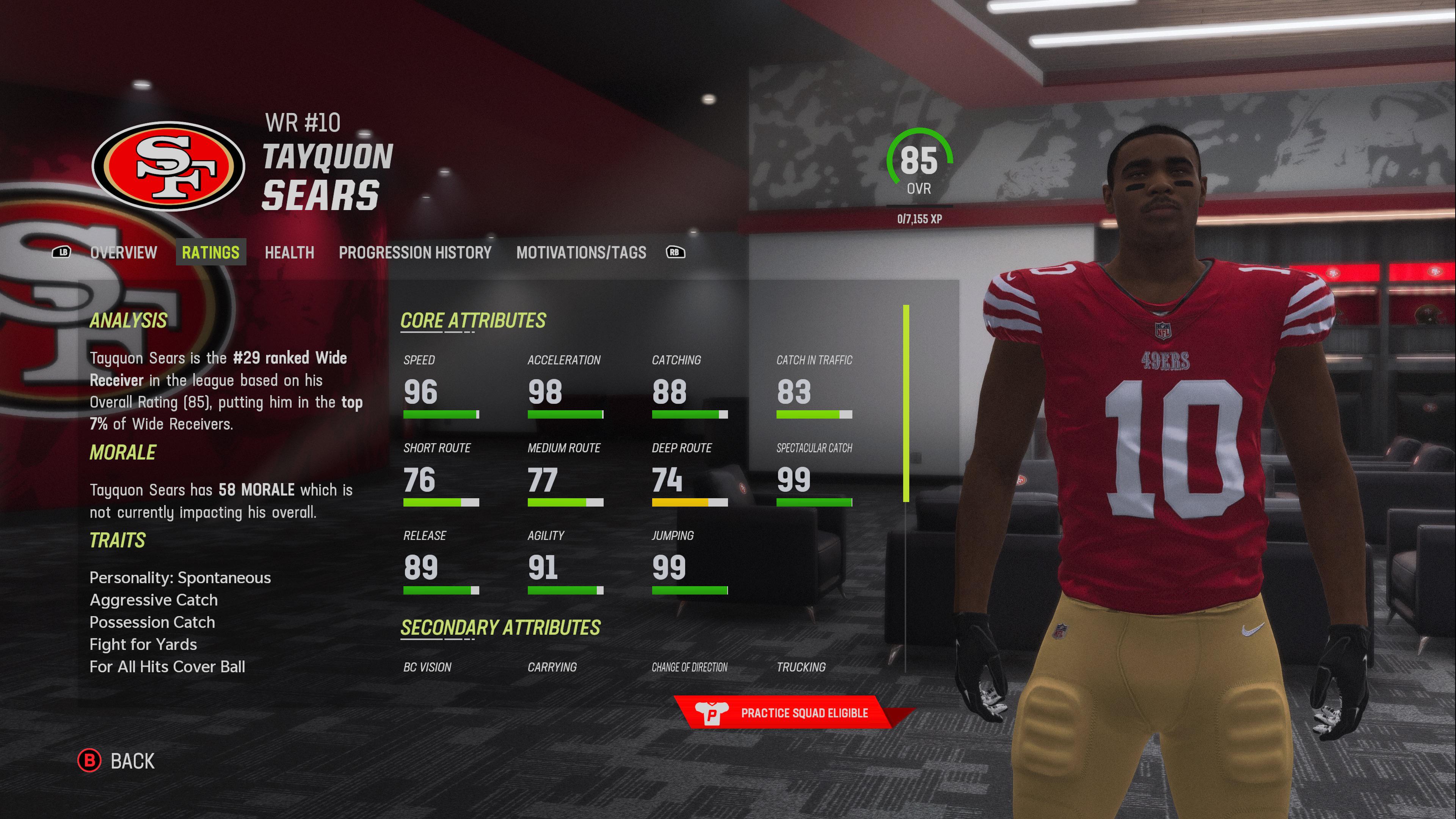Viewport: 1456px width, 819px height.
Task: Switch to the Health tab
Action: (289, 253)
